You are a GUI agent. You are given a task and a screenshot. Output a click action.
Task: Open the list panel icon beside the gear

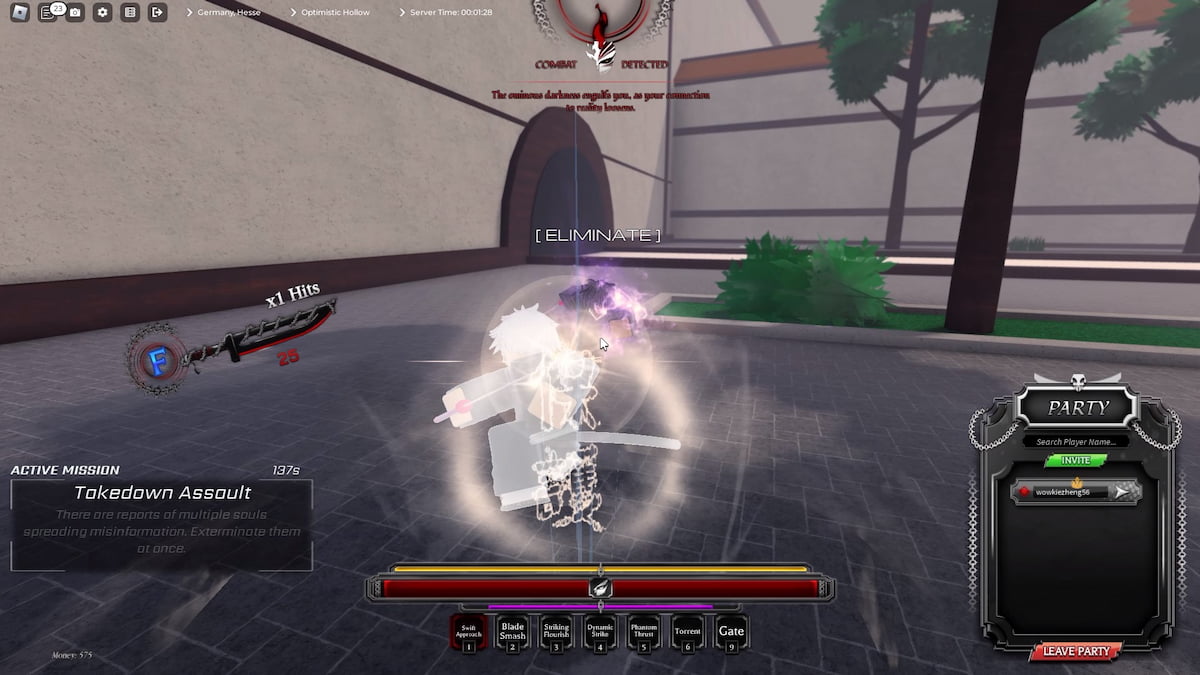tap(130, 13)
